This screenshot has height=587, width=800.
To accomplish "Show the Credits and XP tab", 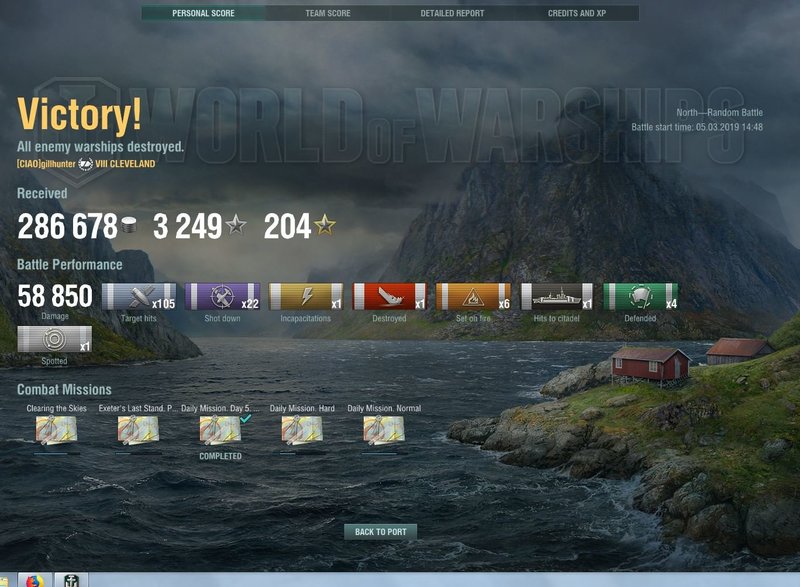I will click(577, 14).
